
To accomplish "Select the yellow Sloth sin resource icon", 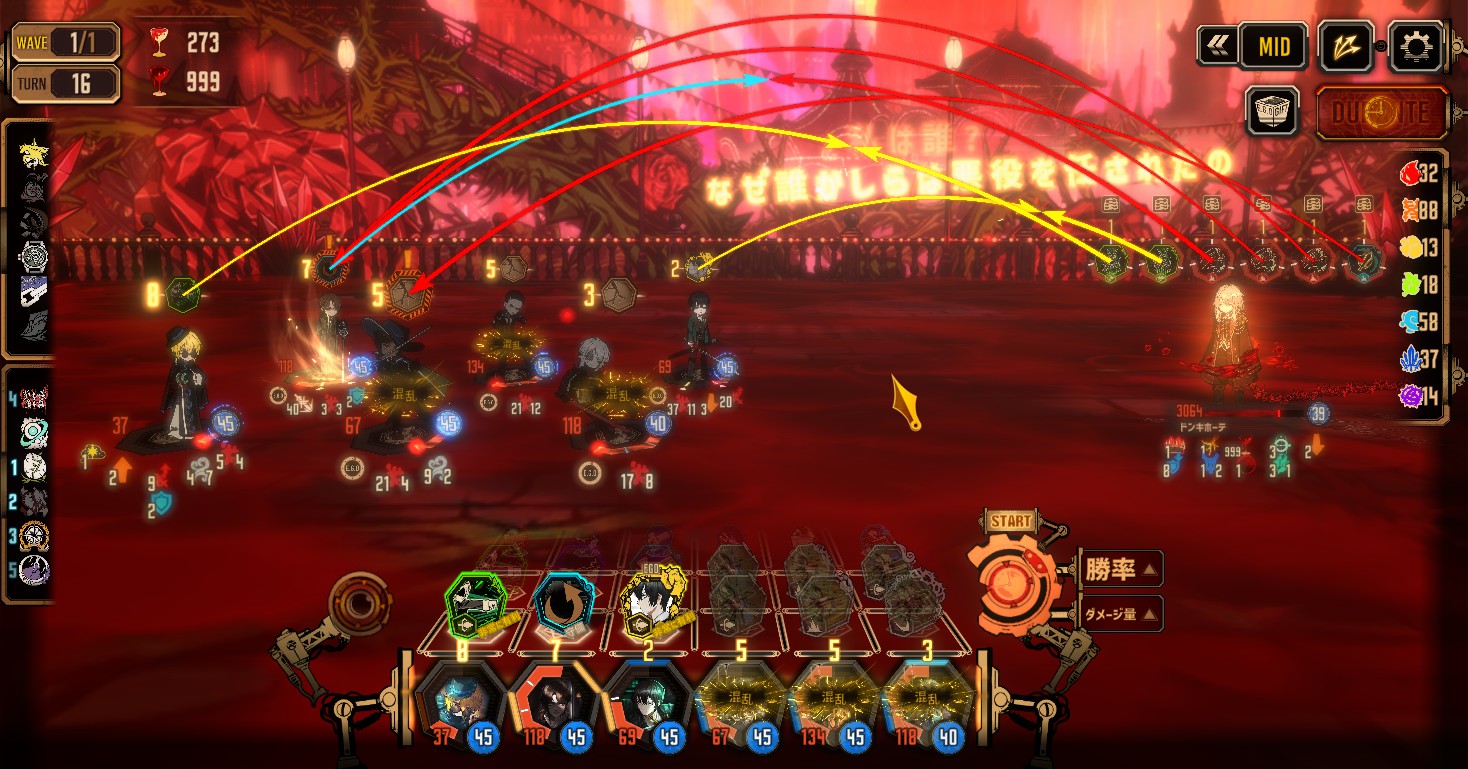I will pos(1409,247).
